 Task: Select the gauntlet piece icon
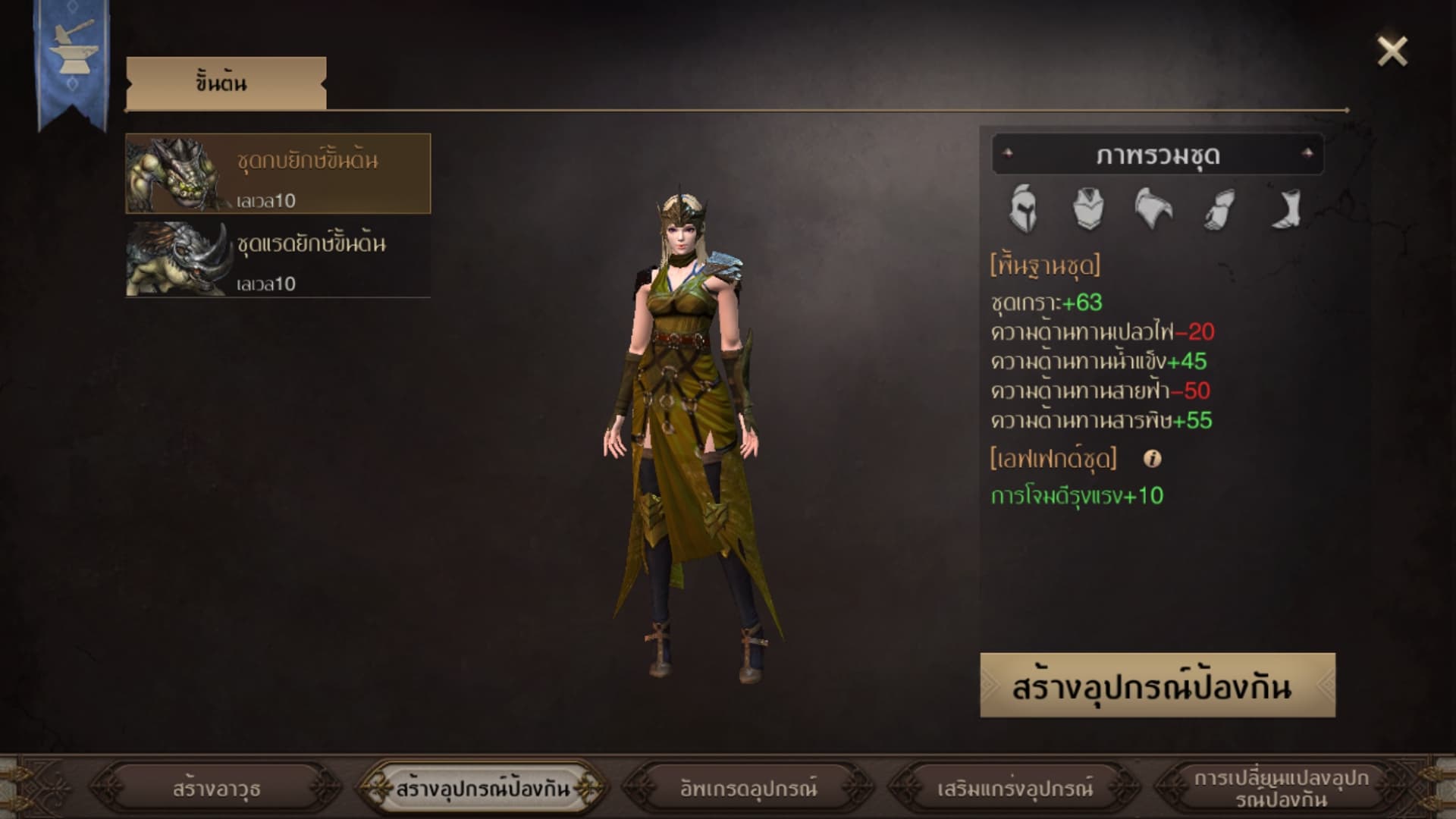[x=1219, y=208]
